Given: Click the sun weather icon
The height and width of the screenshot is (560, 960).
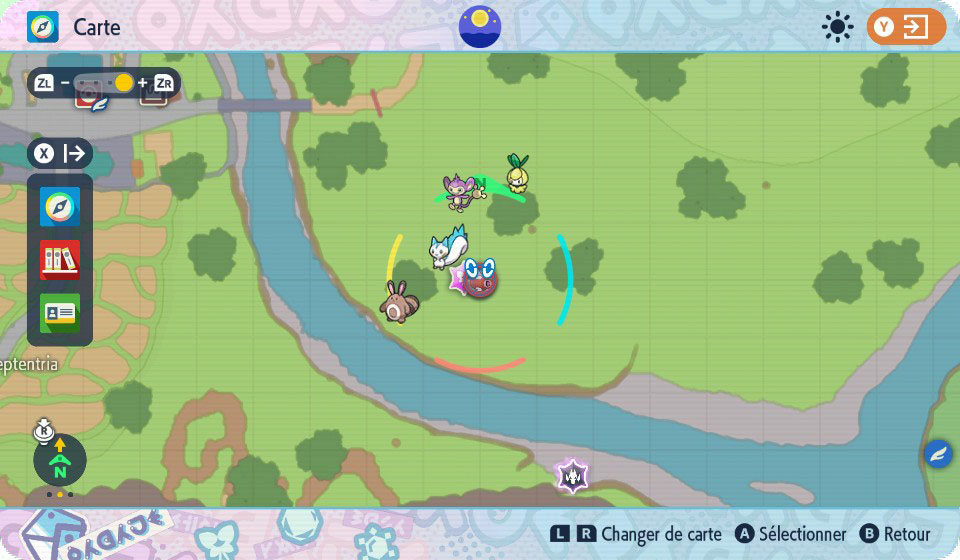Looking at the screenshot, I should coord(837,27).
